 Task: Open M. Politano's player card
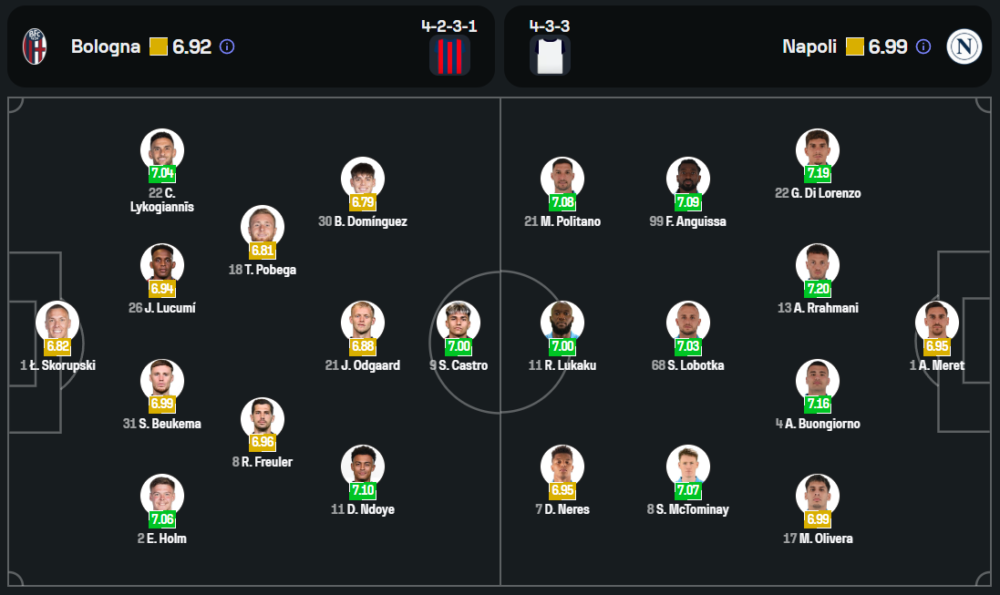(562, 180)
